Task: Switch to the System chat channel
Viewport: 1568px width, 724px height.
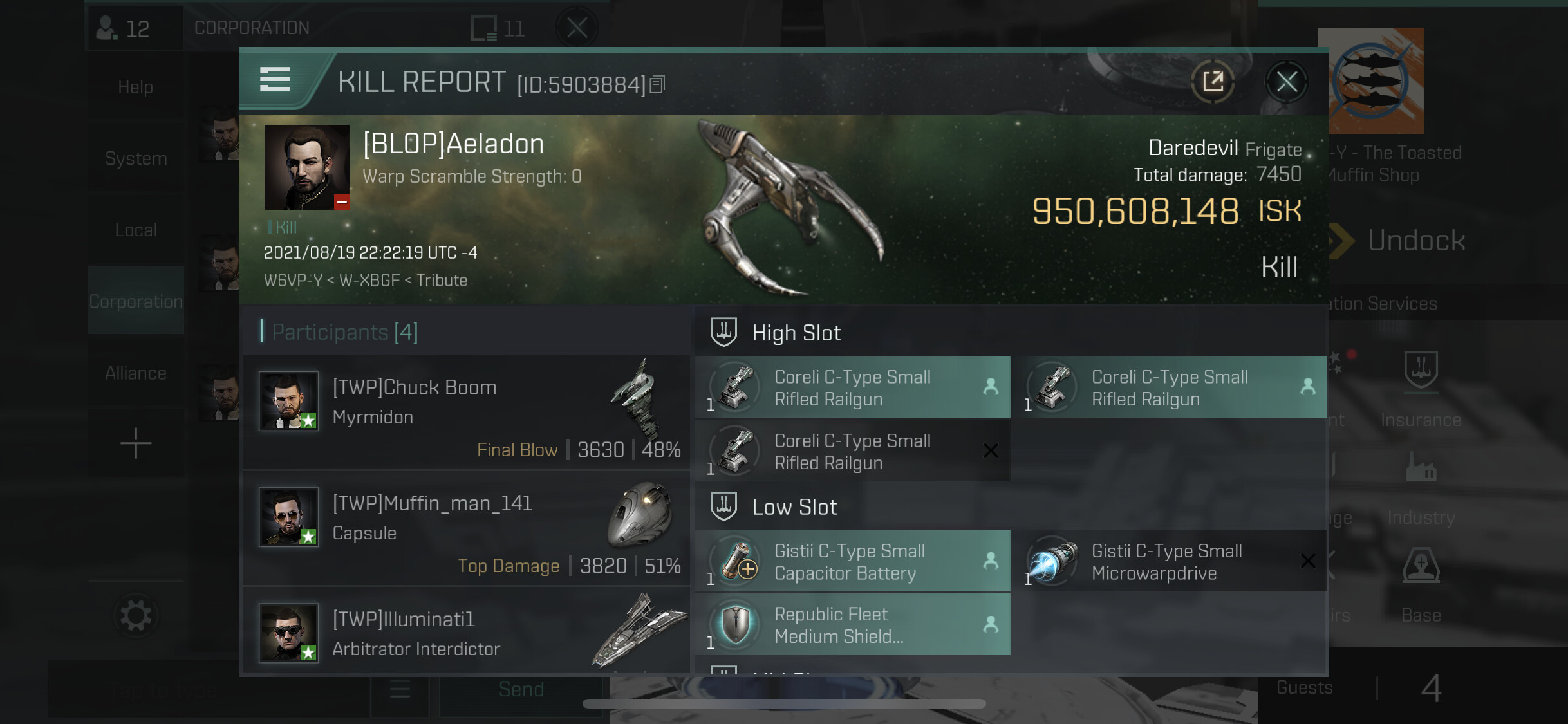Action: 135,158
